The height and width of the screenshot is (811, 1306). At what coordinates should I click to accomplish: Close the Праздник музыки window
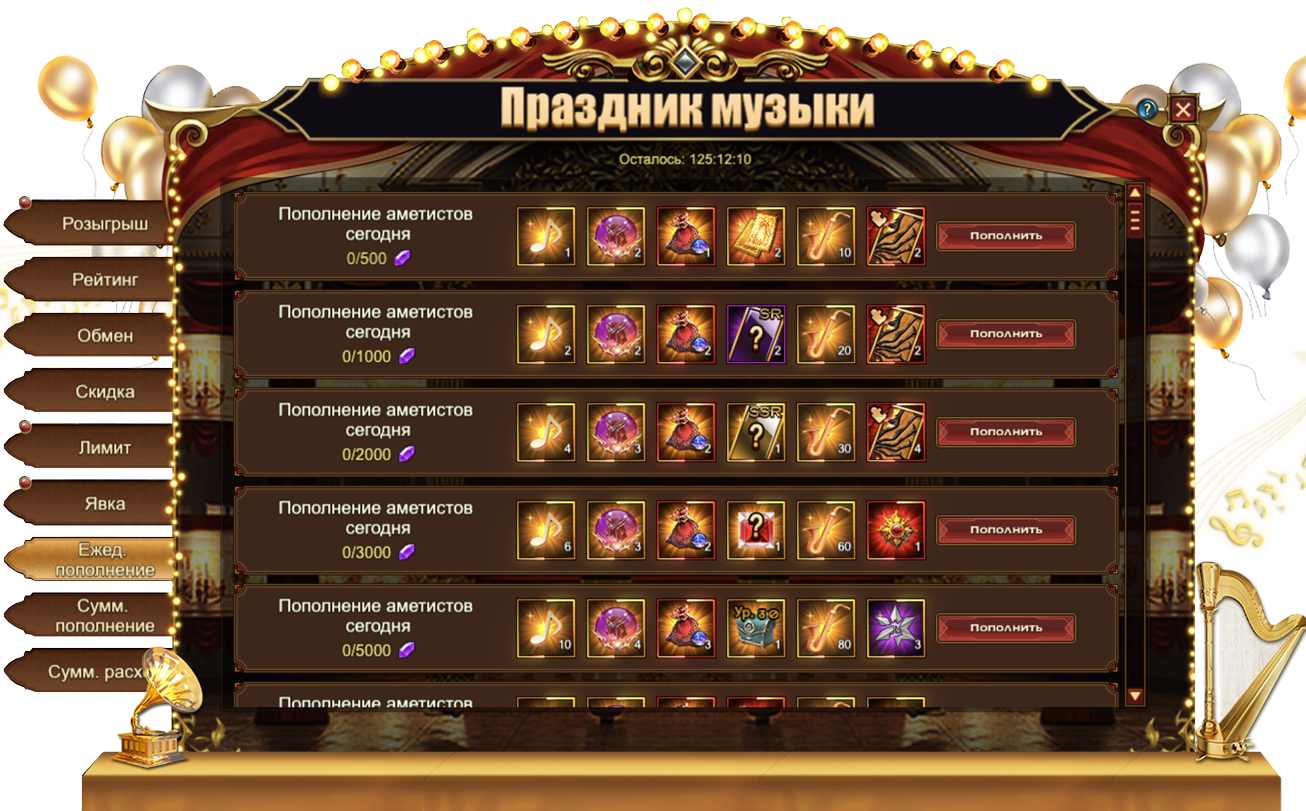pos(1183,109)
